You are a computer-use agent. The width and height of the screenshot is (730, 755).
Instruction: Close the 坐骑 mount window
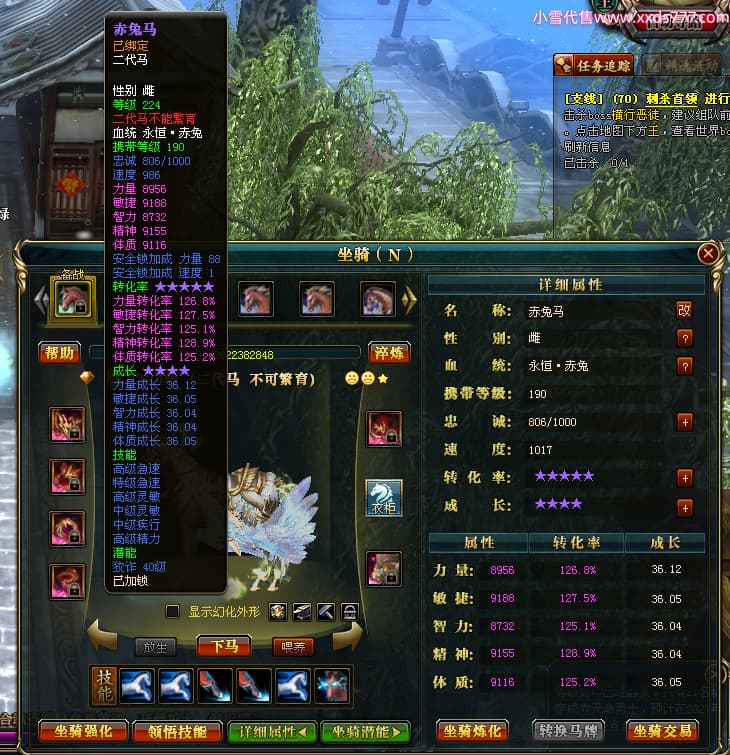tap(708, 254)
